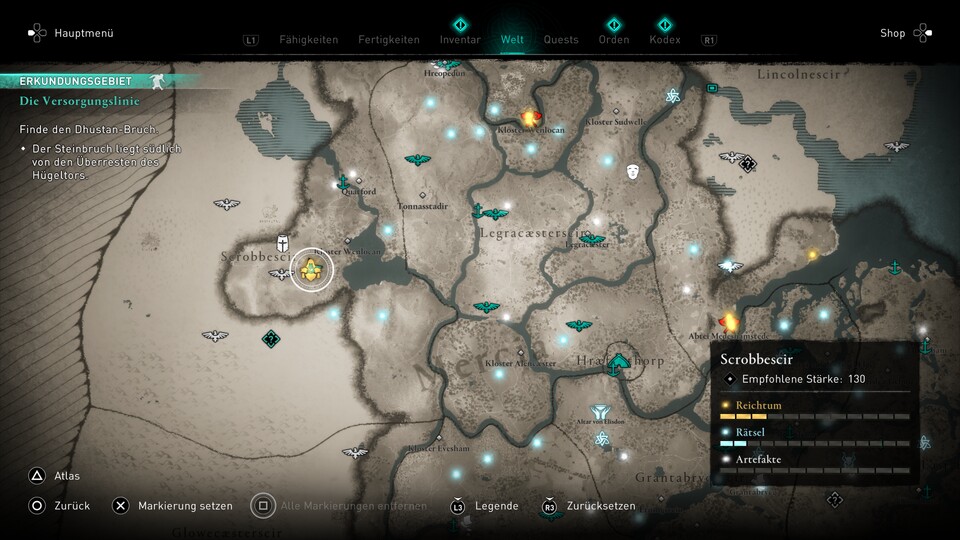960x540 pixels.
Task: Show the Kodex tab
Action: tap(664, 40)
